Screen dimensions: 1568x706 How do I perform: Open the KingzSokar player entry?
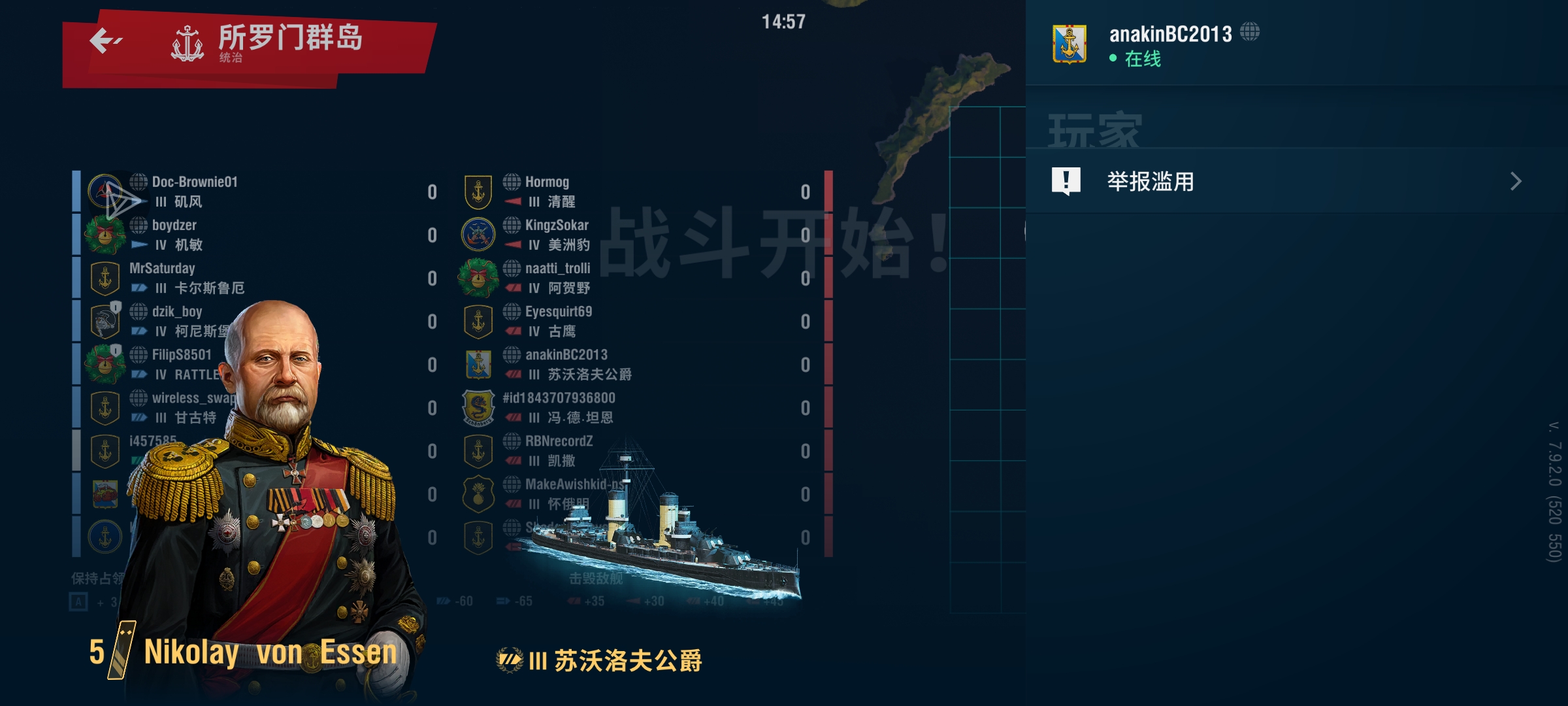[555, 225]
